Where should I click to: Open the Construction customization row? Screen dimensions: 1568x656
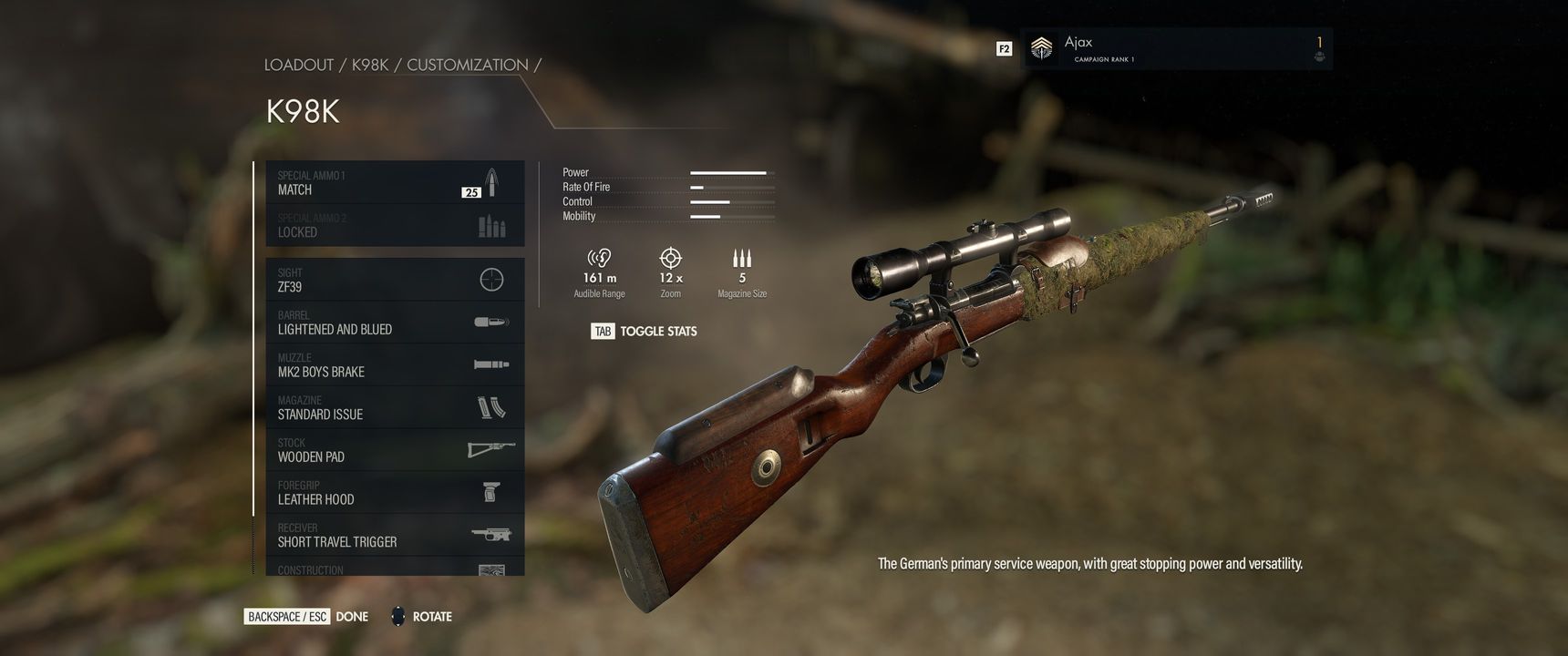(395, 569)
